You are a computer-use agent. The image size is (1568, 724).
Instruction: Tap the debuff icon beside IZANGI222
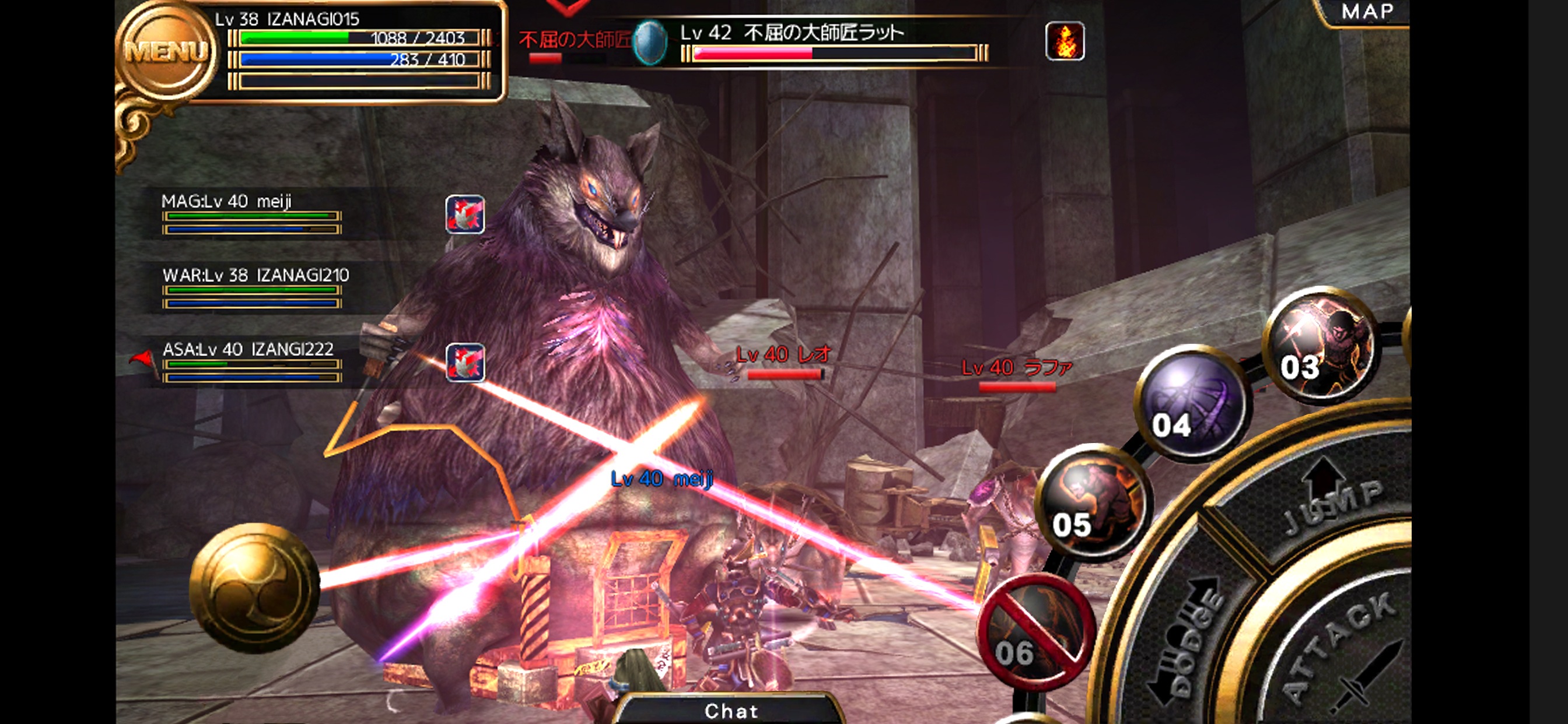pyautogui.click(x=465, y=363)
